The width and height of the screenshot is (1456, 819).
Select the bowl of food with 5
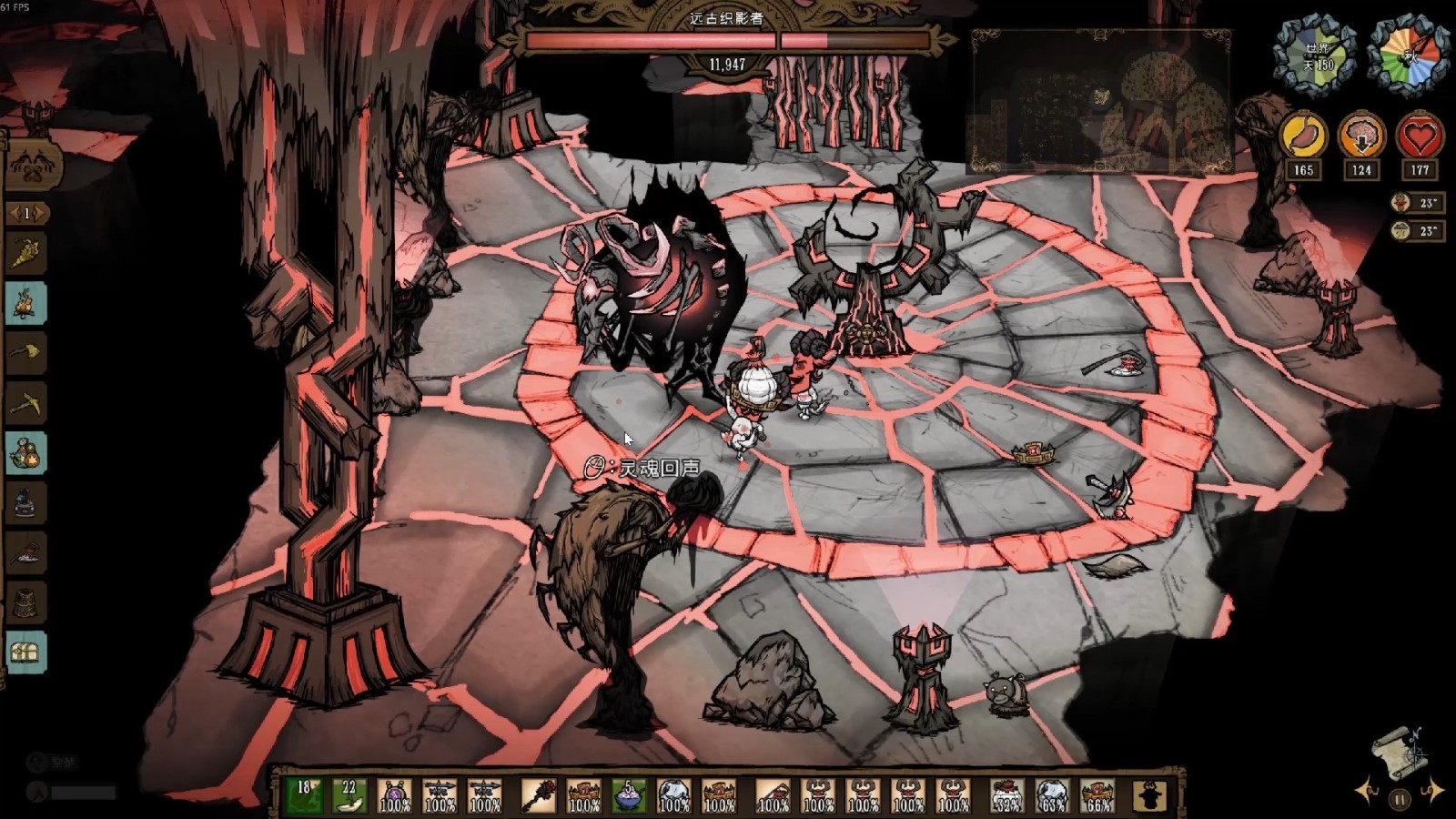(x=628, y=795)
